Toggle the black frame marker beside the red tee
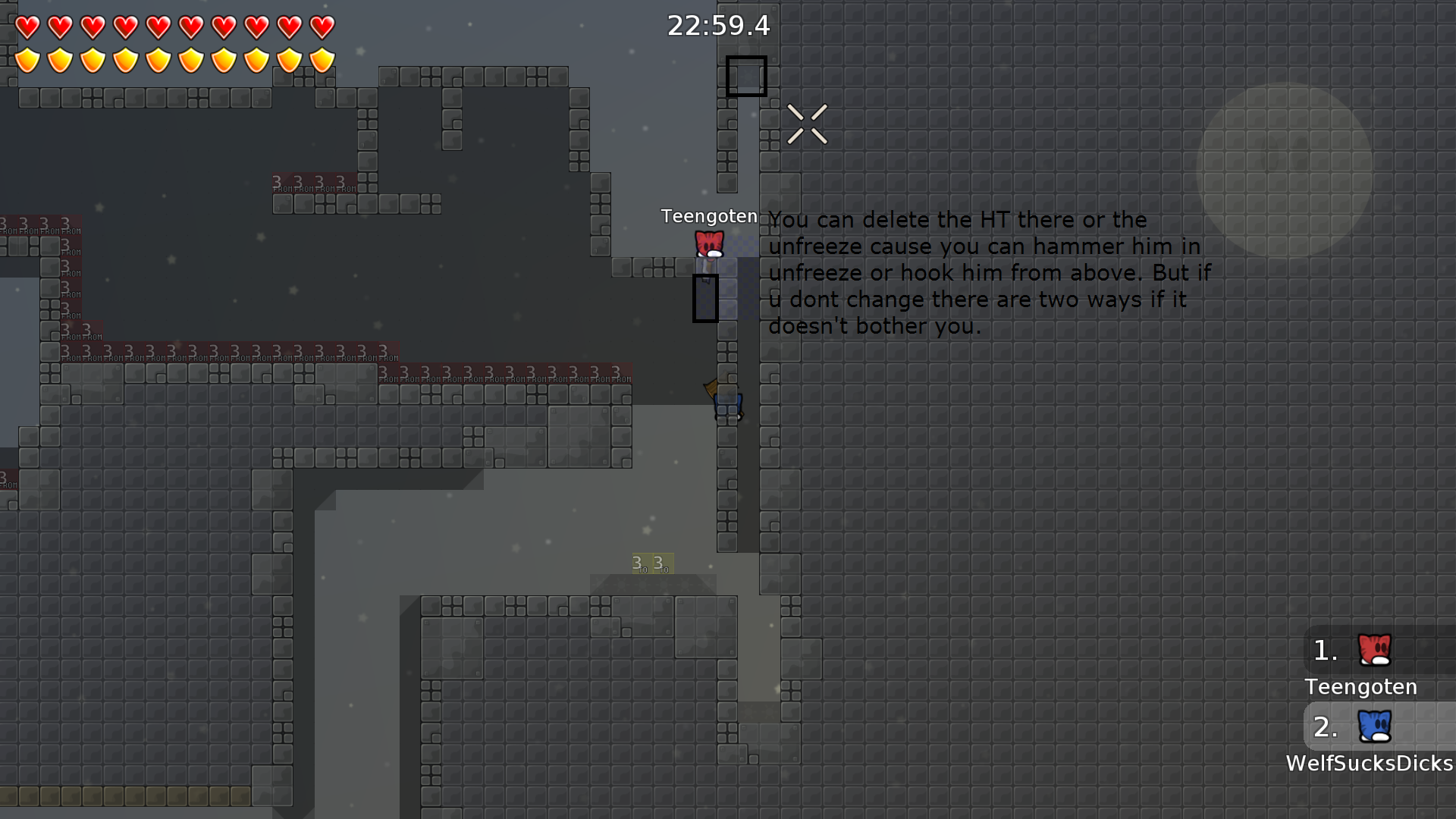This screenshot has width=1456, height=819. pos(705,297)
